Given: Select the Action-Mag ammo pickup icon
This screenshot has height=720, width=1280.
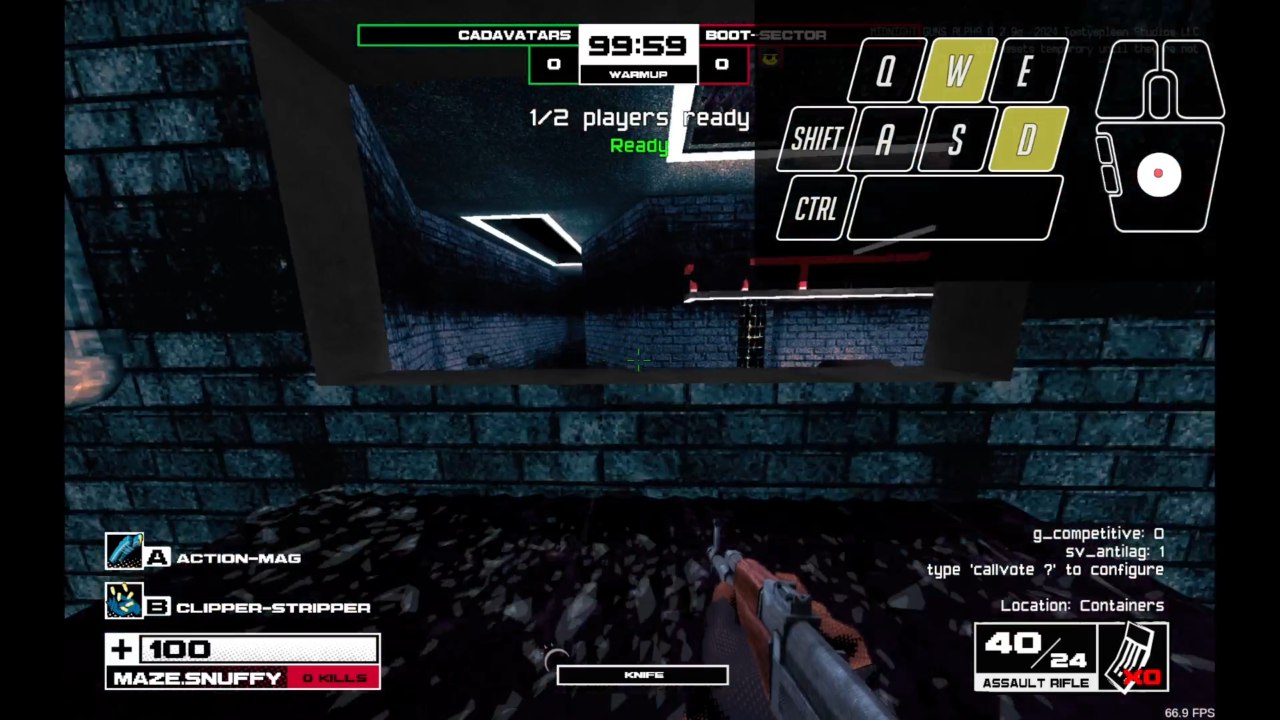Looking at the screenshot, I should [x=125, y=550].
